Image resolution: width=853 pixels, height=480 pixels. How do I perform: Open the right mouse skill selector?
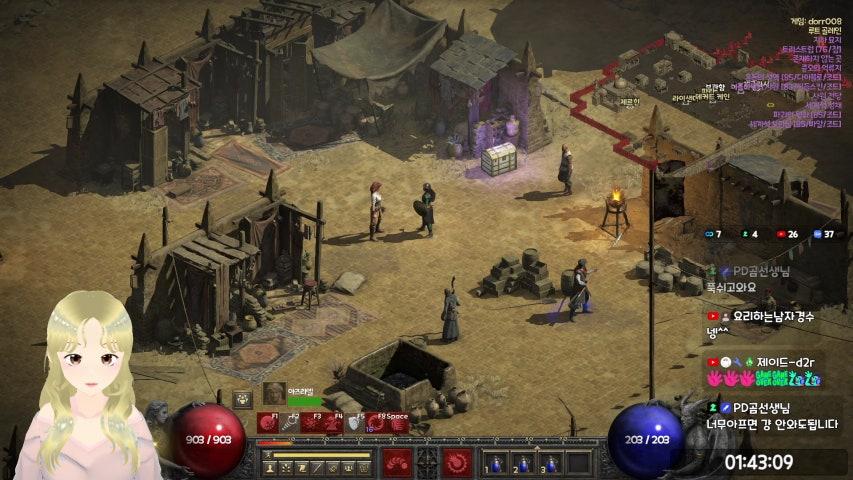coord(458,462)
